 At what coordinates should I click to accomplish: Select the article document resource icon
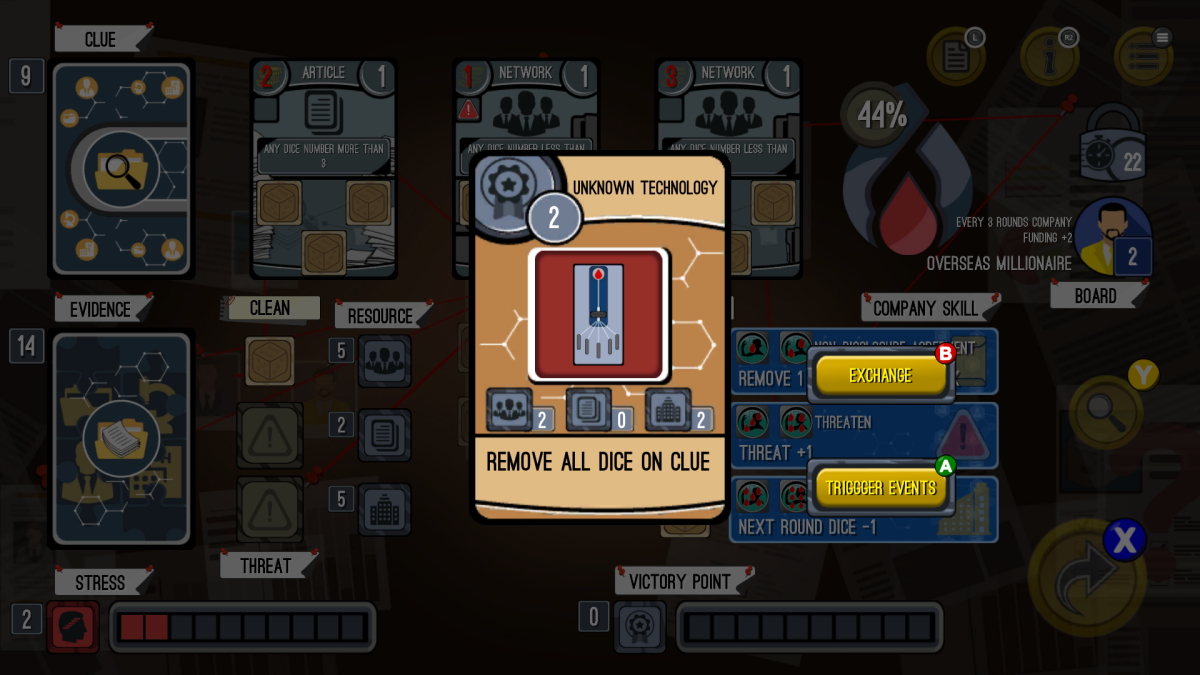point(384,435)
